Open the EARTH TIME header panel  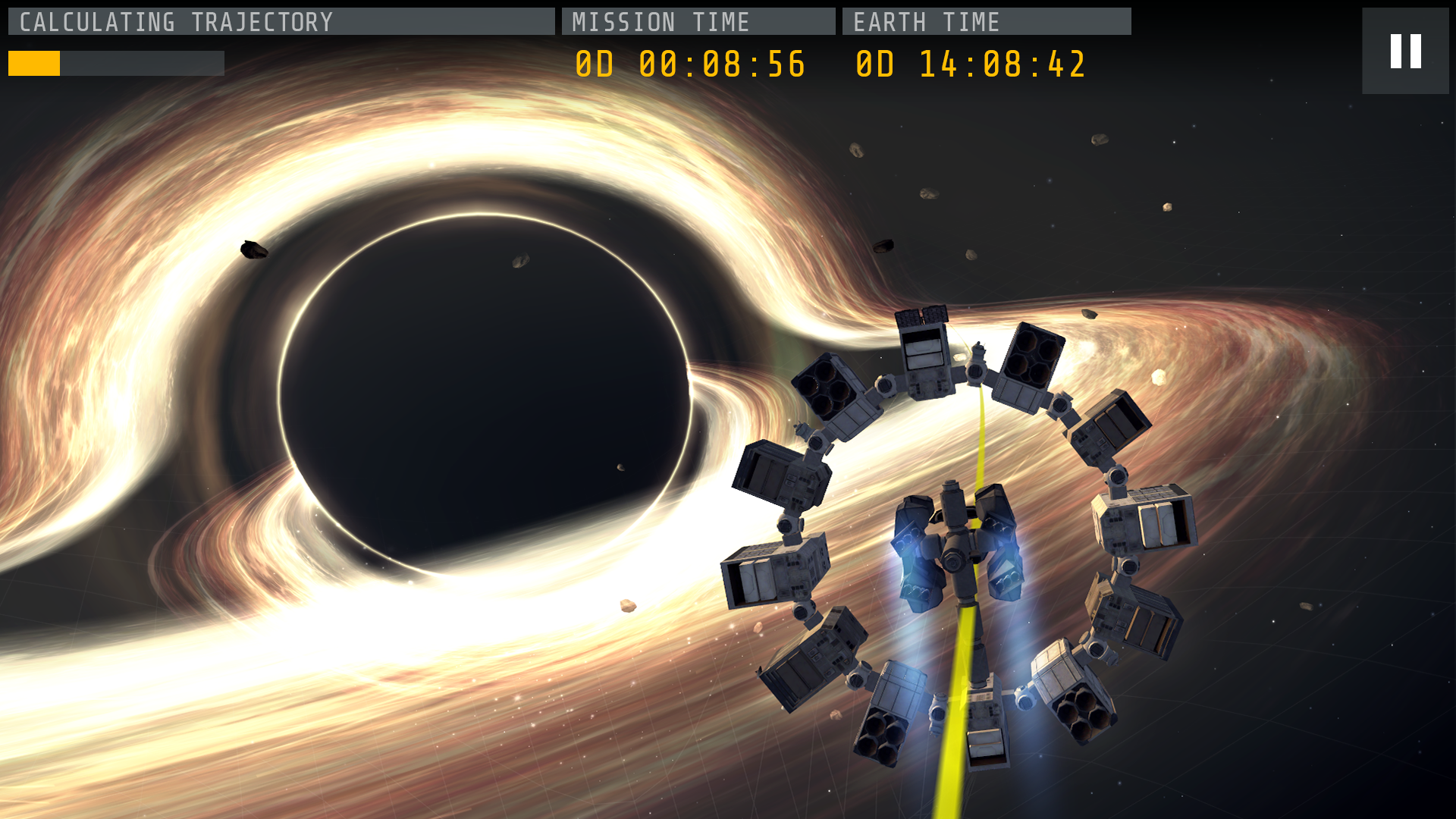coord(986,21)
